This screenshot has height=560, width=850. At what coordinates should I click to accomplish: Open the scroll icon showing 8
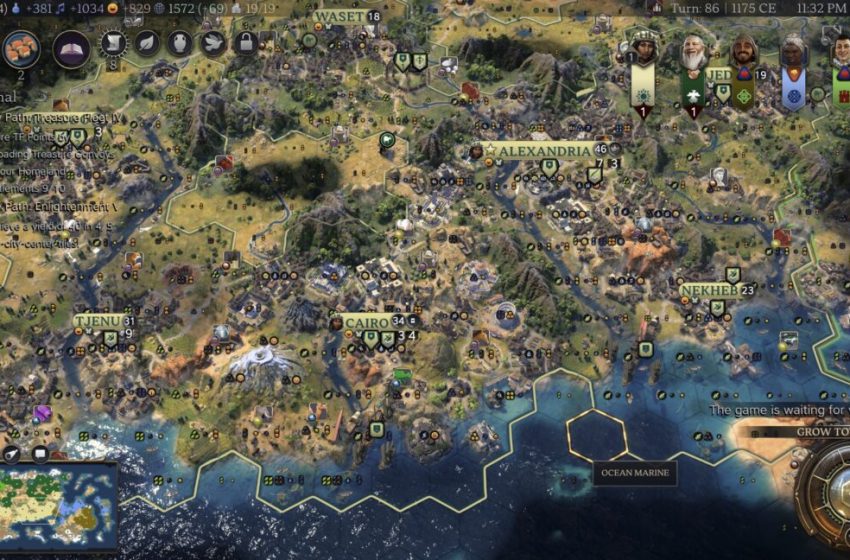coord(114,43)
